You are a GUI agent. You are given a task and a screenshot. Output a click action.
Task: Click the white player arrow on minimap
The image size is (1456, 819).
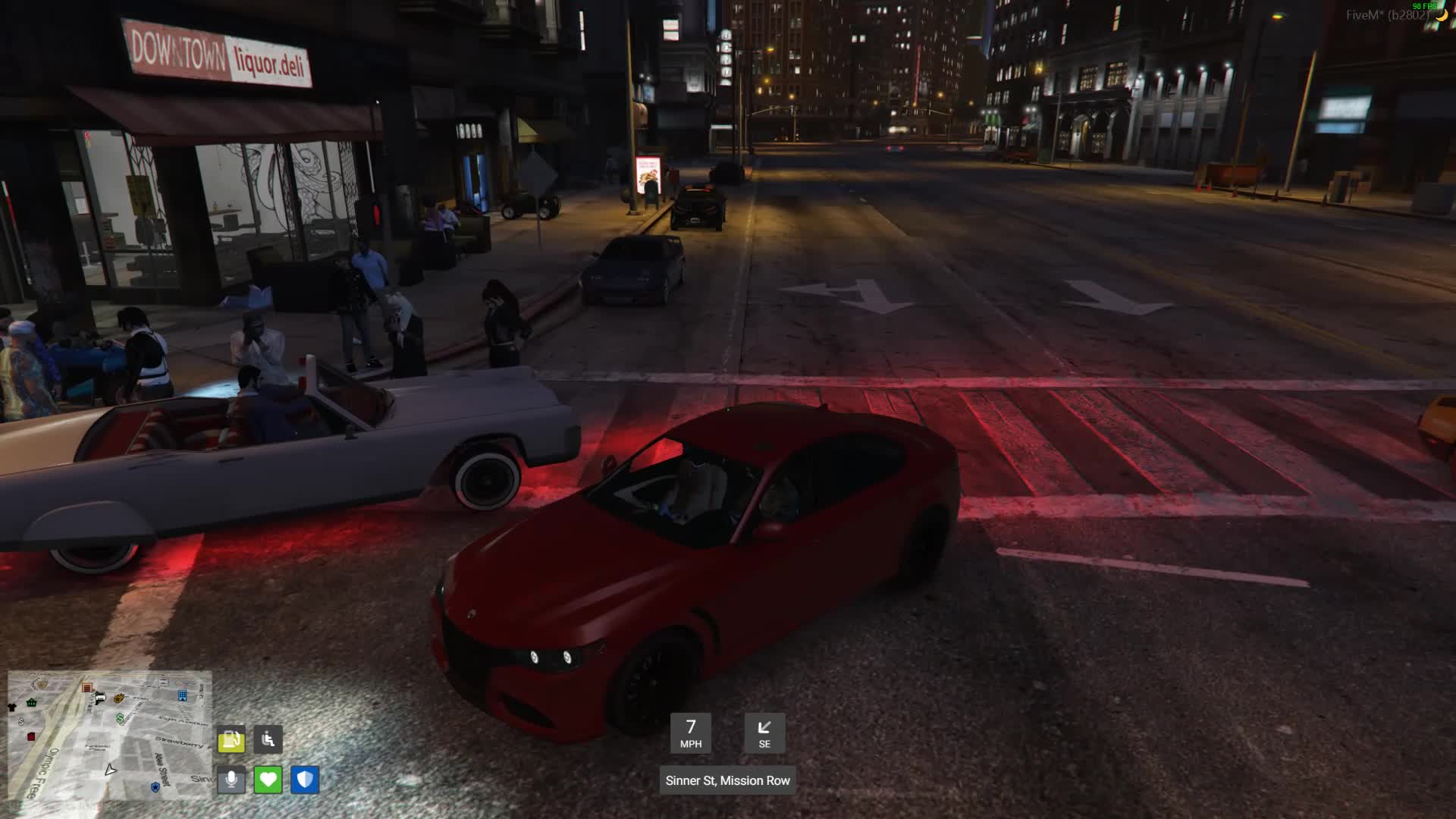click(111, 770)
